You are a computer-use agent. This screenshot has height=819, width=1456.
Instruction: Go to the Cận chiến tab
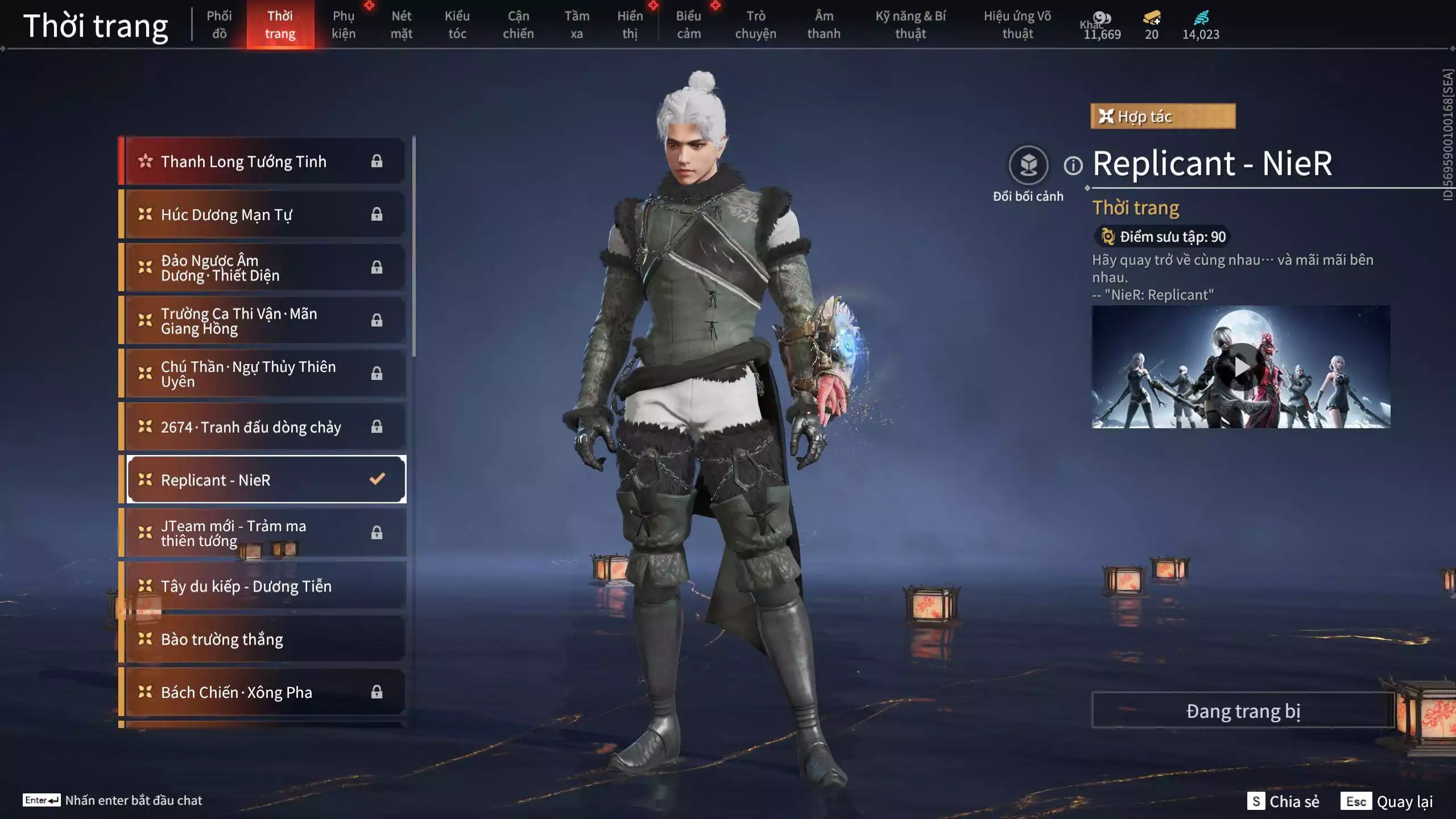[x=518, y=24]
